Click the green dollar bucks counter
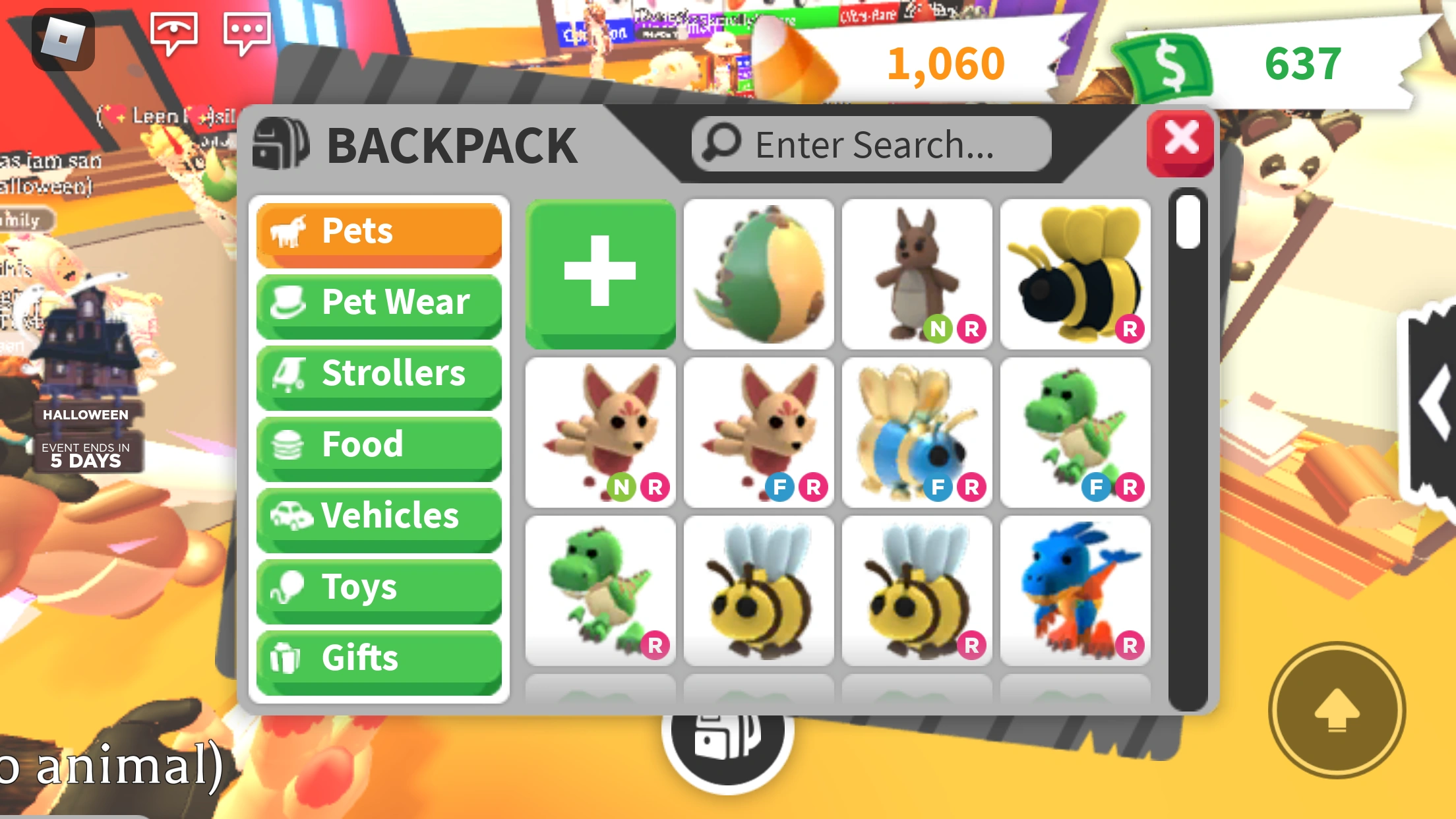The image size is (1456, 819). tap(1299, 63)
